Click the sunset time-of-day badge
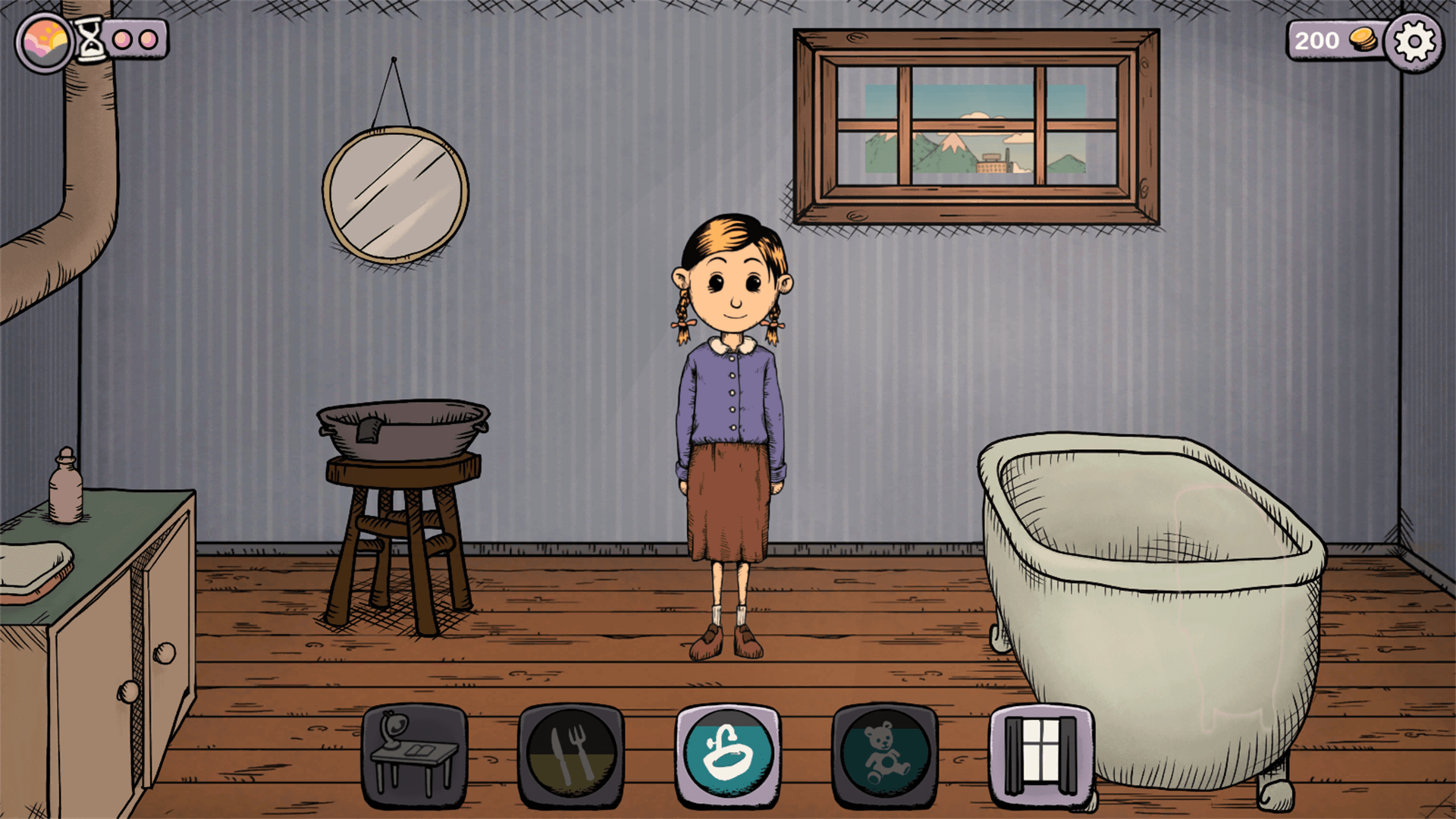The image size is (1456, 819). (x=45, y=42)
